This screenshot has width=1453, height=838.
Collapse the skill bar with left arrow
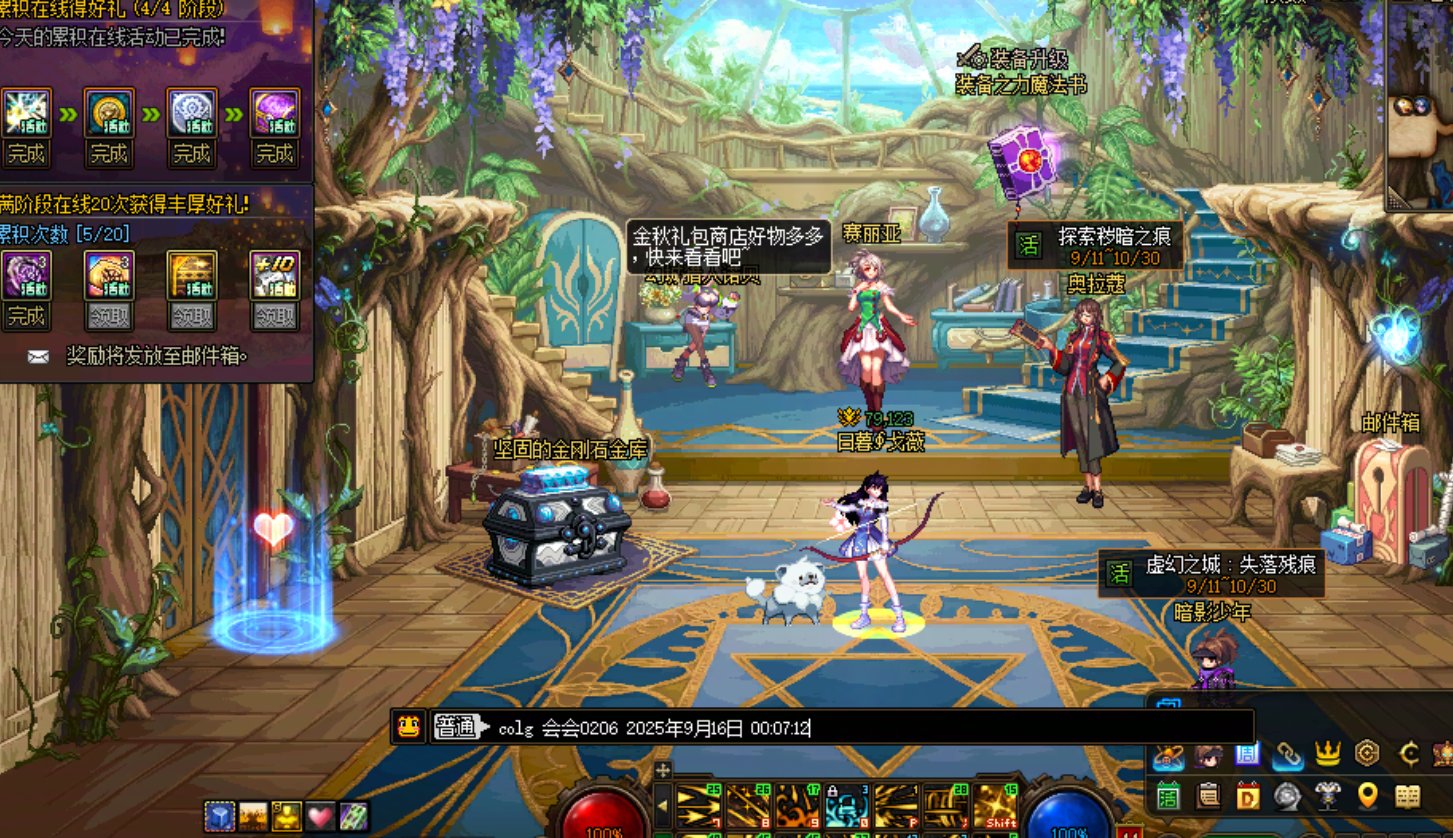(662, 806)
